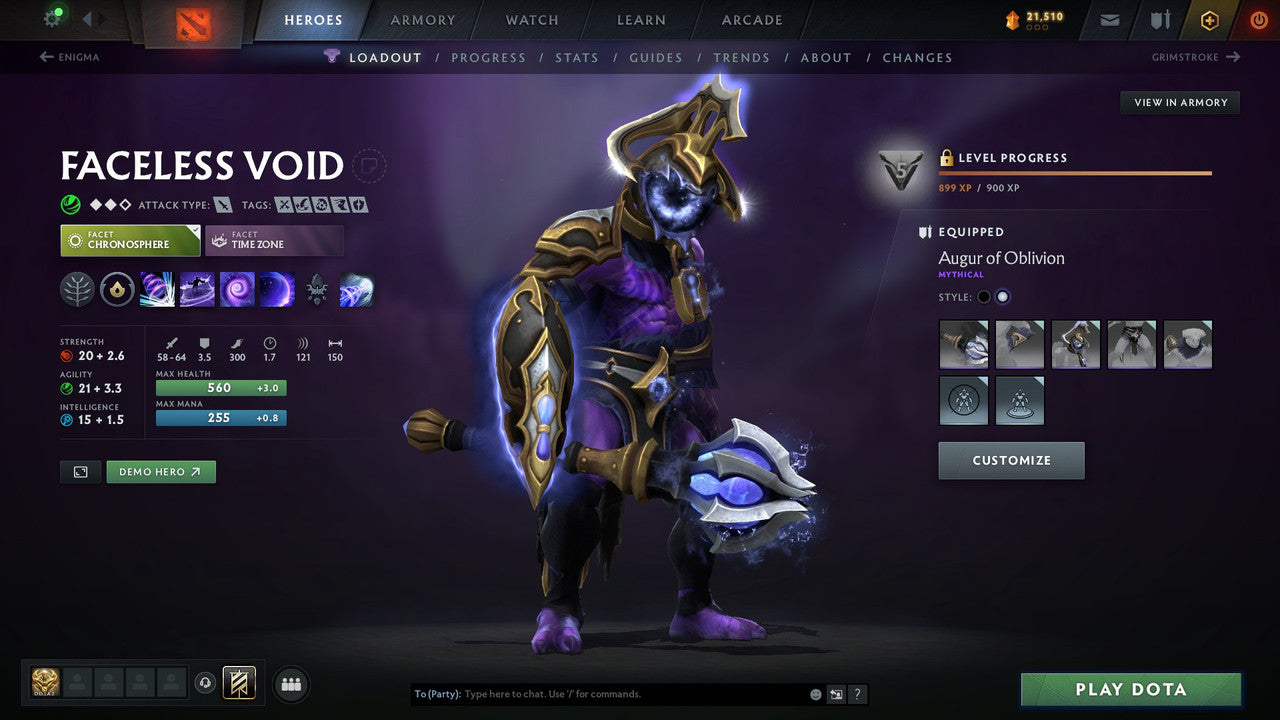Choose the second style radio button
Image resolution: width=1280 pixels, height=720 pixels.
coord(1003,296)
